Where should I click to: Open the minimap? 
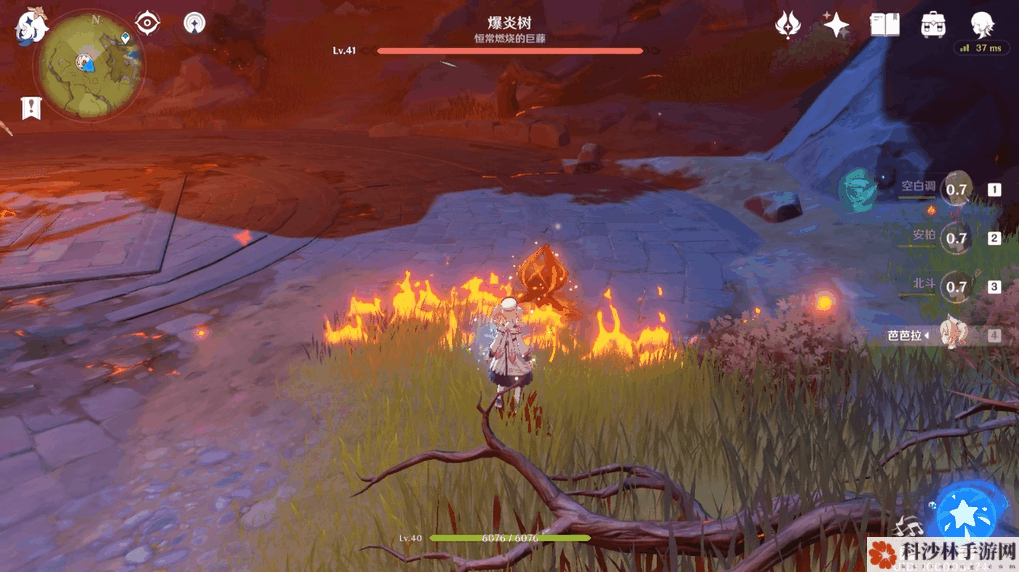[89, 65]
